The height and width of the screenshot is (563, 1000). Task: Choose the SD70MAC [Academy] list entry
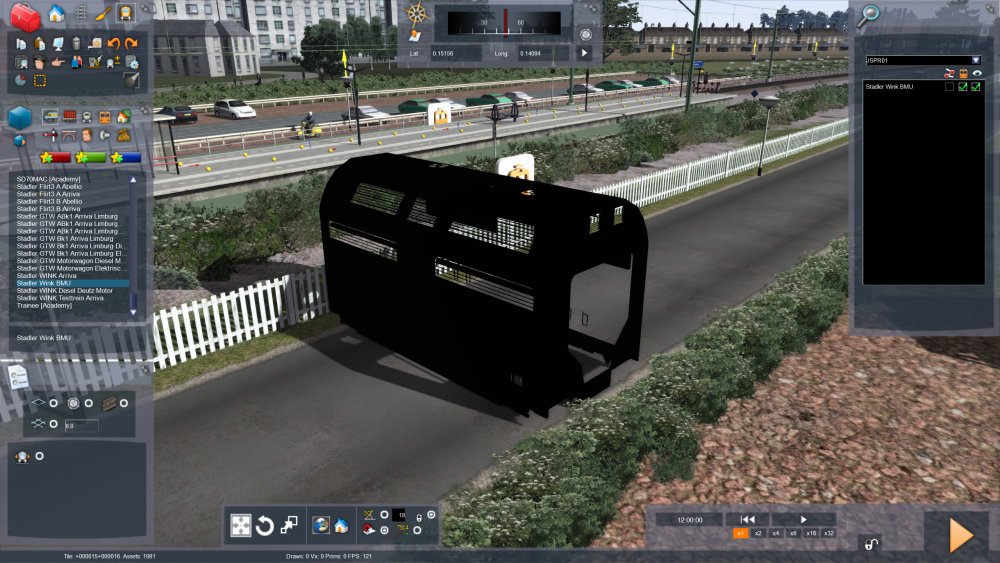pyautogui.click(x=48, y=179)
